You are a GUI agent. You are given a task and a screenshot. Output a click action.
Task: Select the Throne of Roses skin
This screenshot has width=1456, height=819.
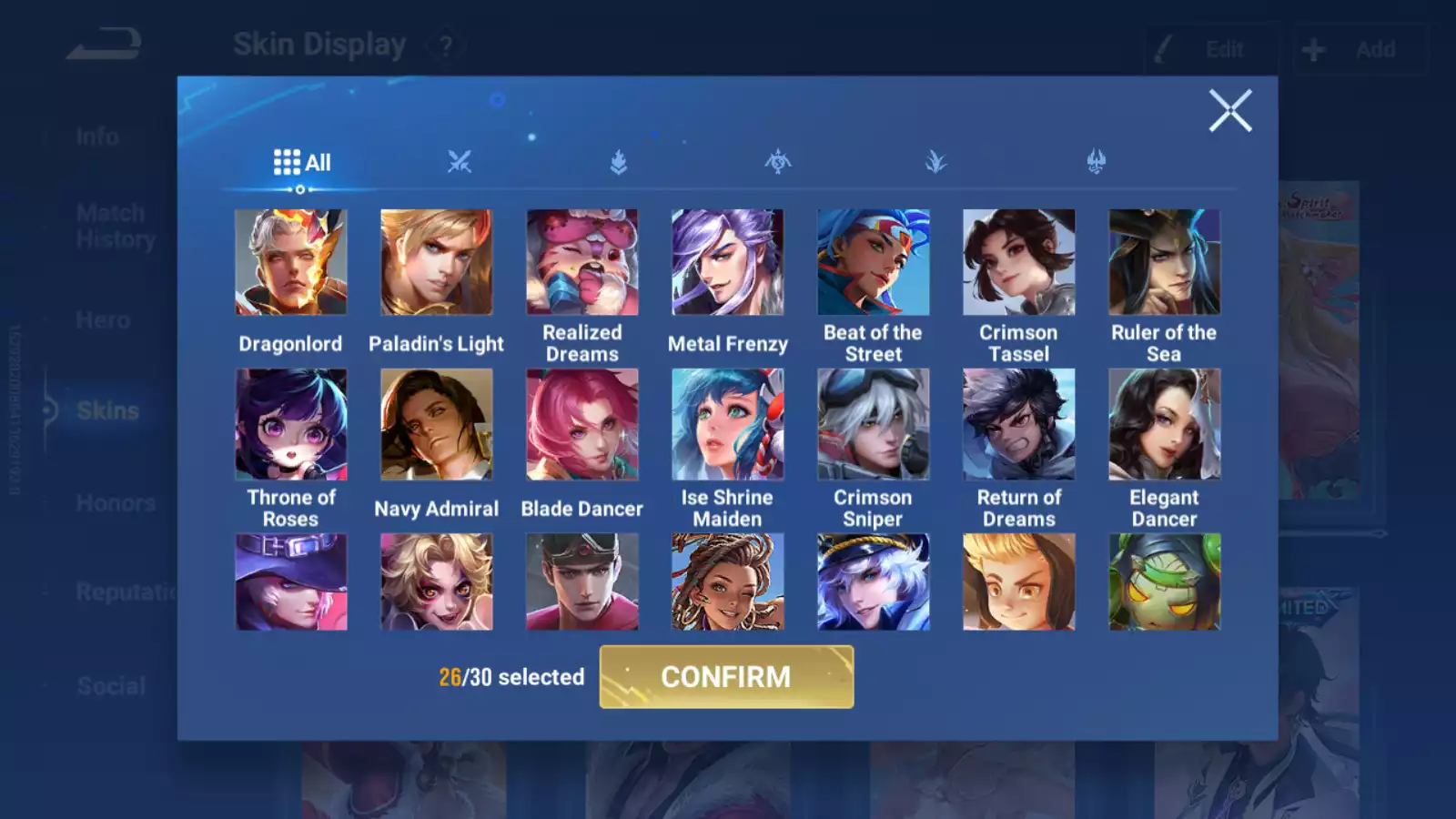pyautogui.click(x=291, y=424)
